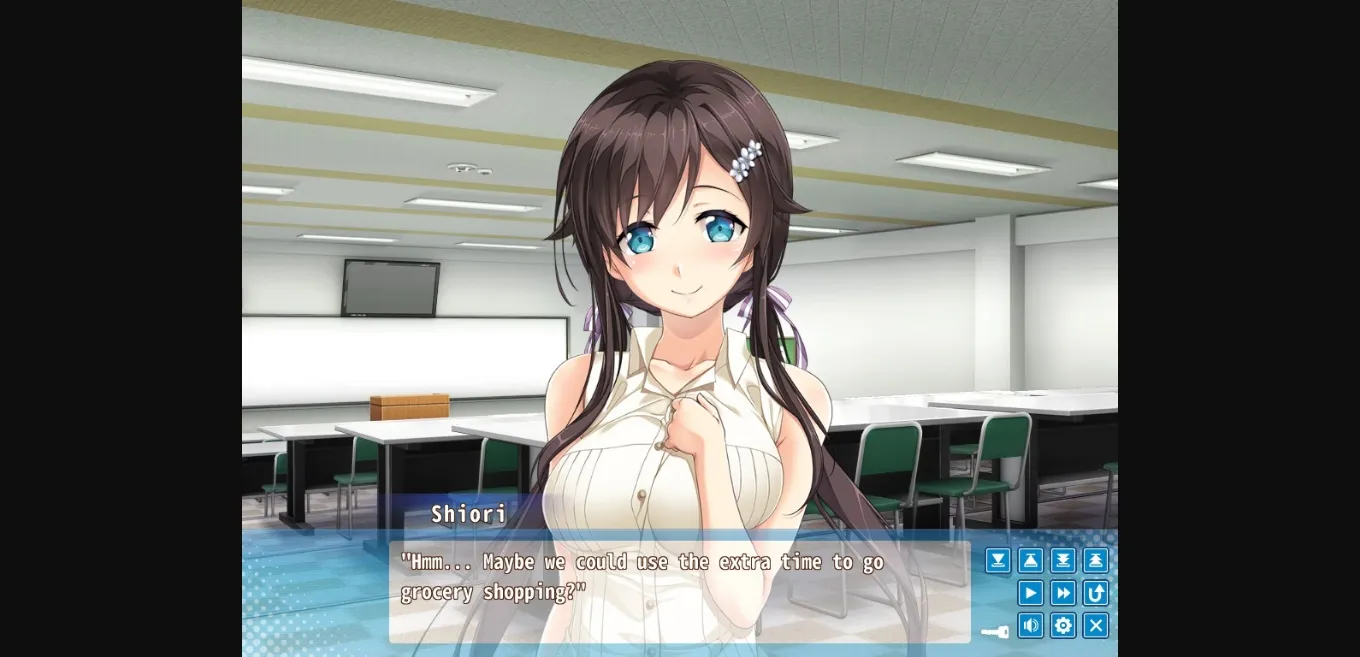Open the load menu with single up arrow

point(1030,561)
